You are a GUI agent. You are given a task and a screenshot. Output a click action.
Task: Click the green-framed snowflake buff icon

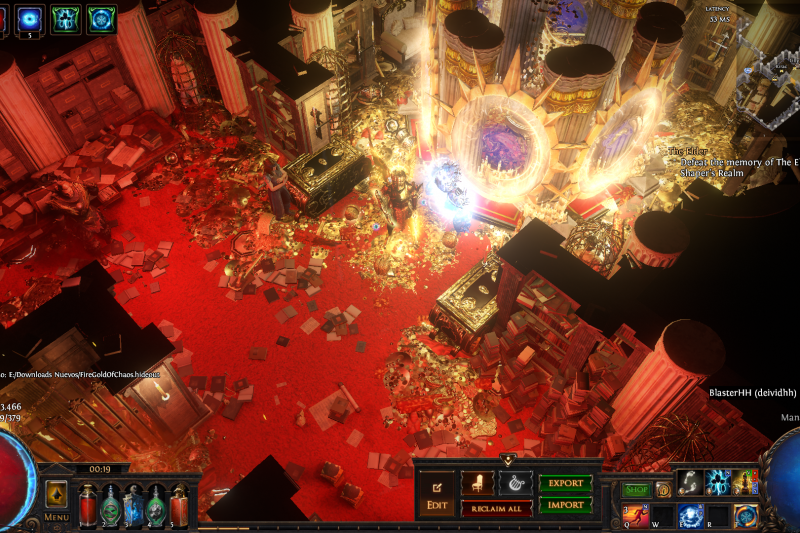(101, 16)
